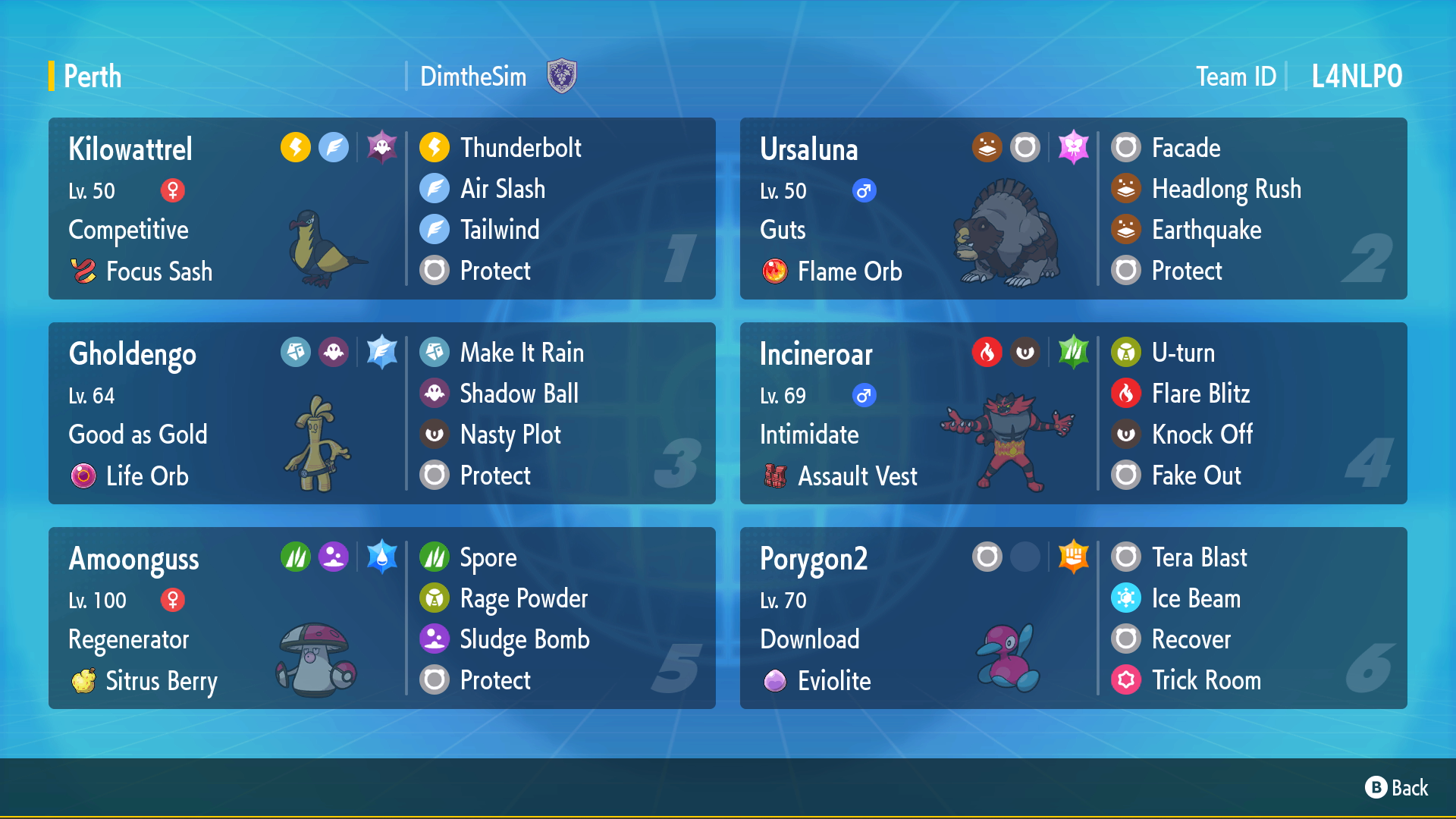Pick the Incineroar team card
The image size is (1456, 819).
(1073, 413)
